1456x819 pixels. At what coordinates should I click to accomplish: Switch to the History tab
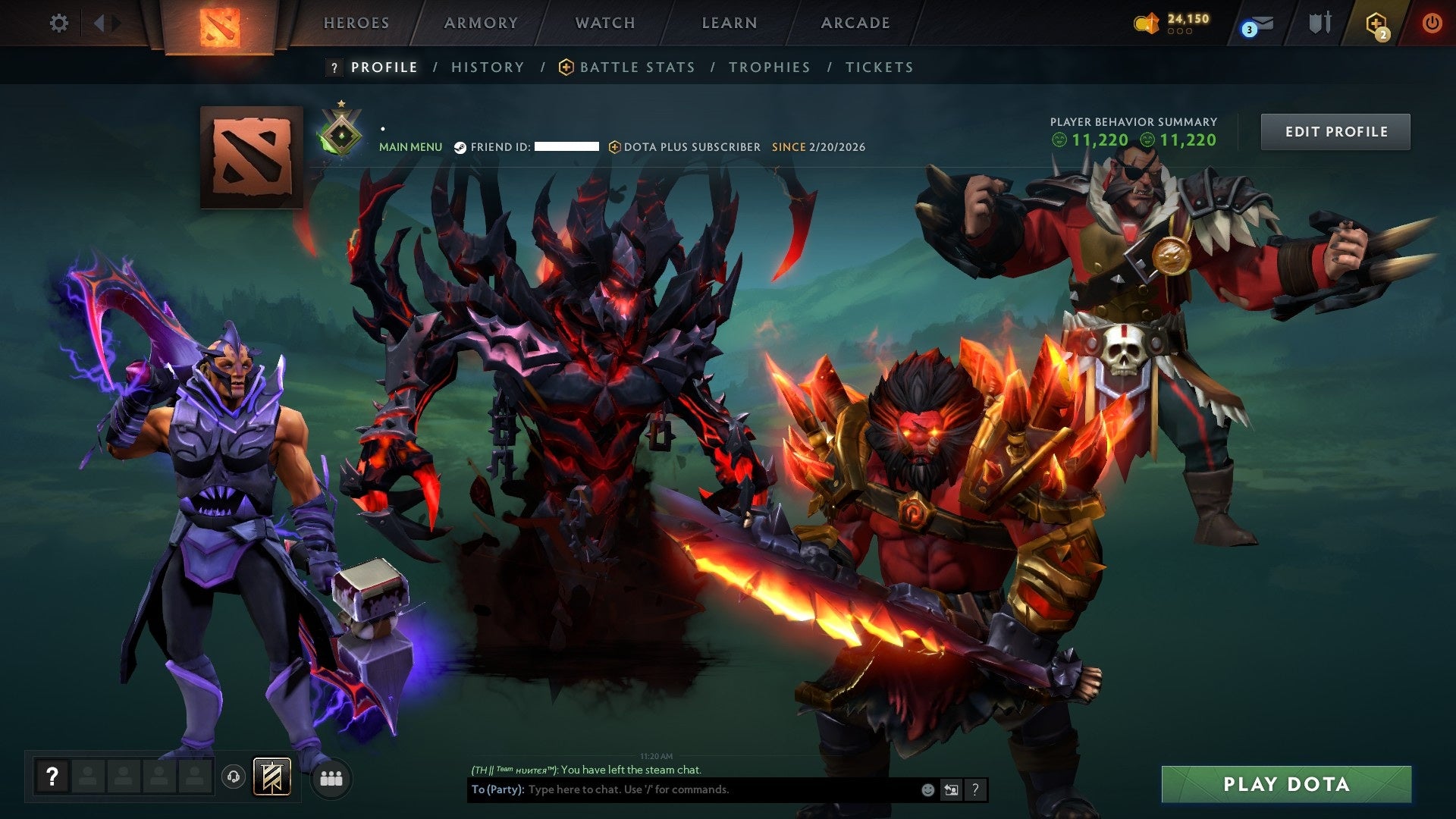point(487,67)
